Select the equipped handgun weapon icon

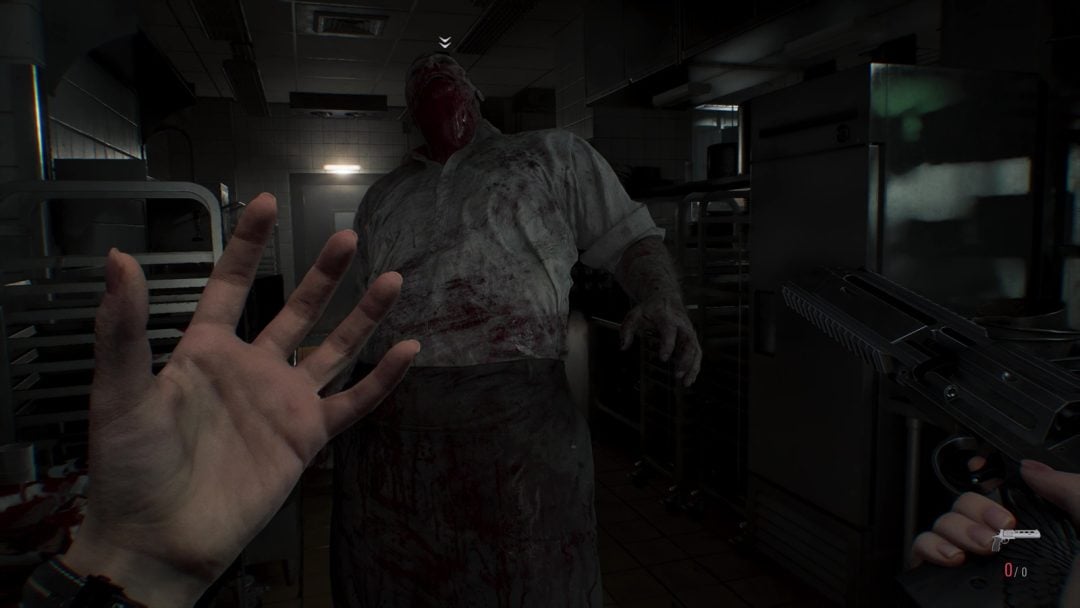tap(1014, 540)
